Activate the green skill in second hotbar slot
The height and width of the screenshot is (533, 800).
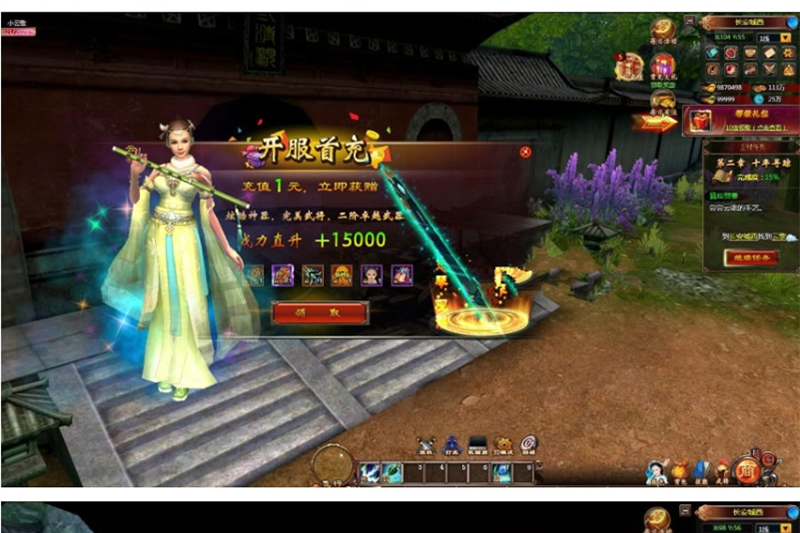393,472
